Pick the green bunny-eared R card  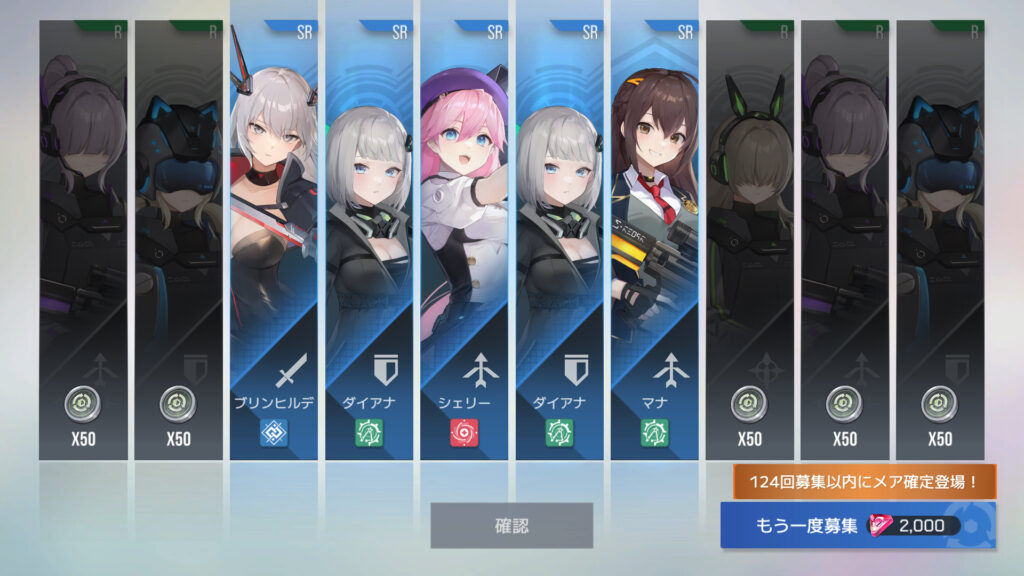pyautogui.click(x=750, y=240)
